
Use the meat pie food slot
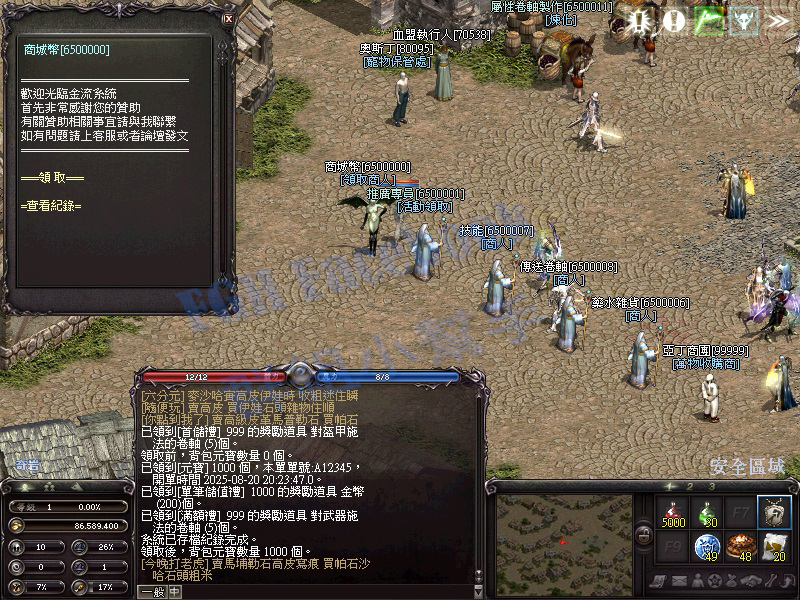[740, 546]
